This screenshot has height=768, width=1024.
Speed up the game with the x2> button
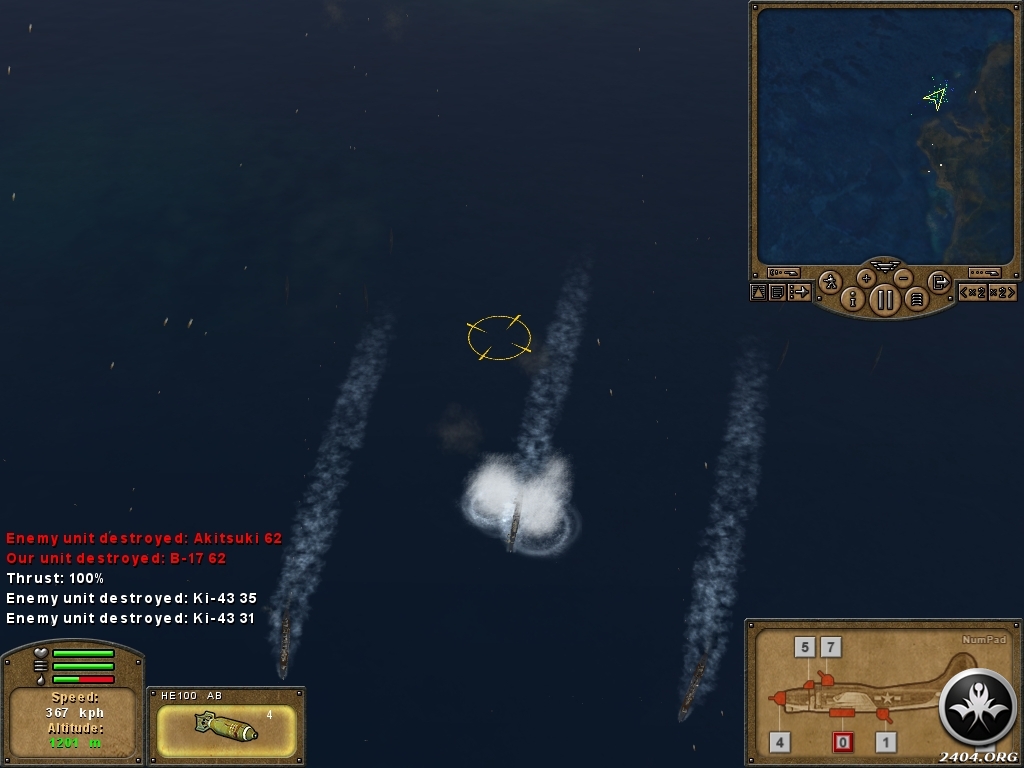tap(1002, 292)
